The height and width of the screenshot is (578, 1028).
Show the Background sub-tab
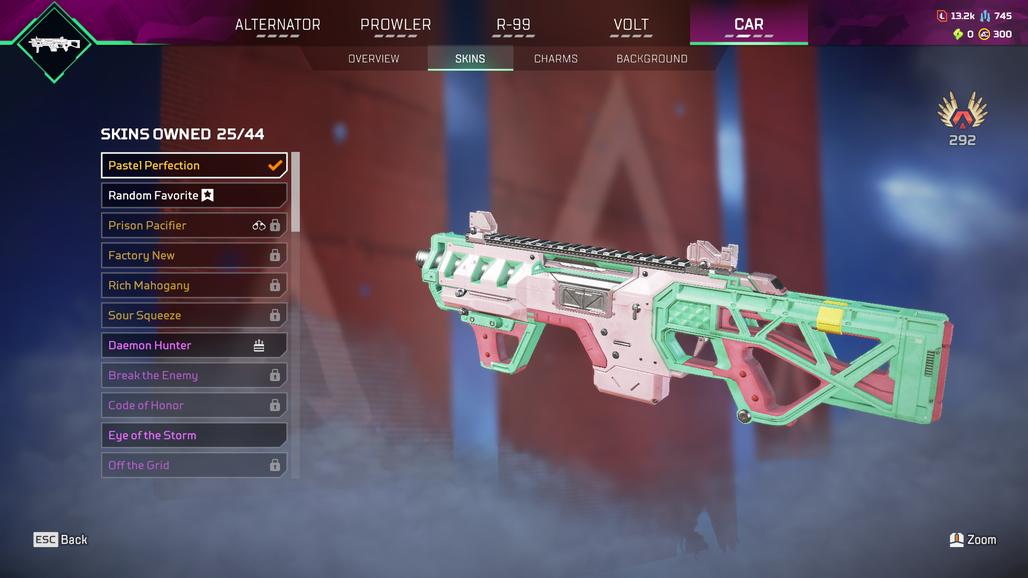coord(652,59)
